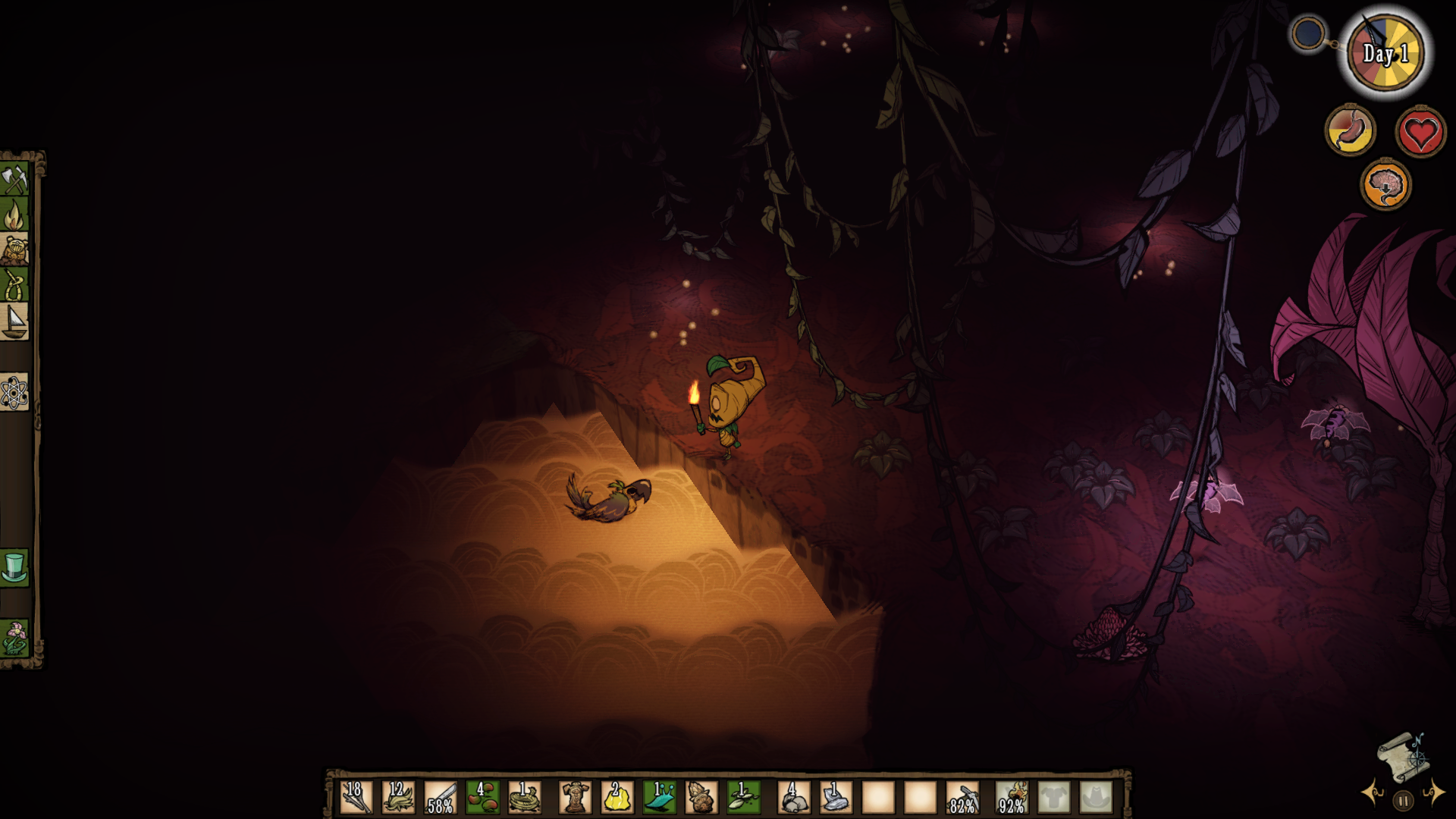
Task: Select the Treasure Hunting crafting tab
Action: pos(14,249)
